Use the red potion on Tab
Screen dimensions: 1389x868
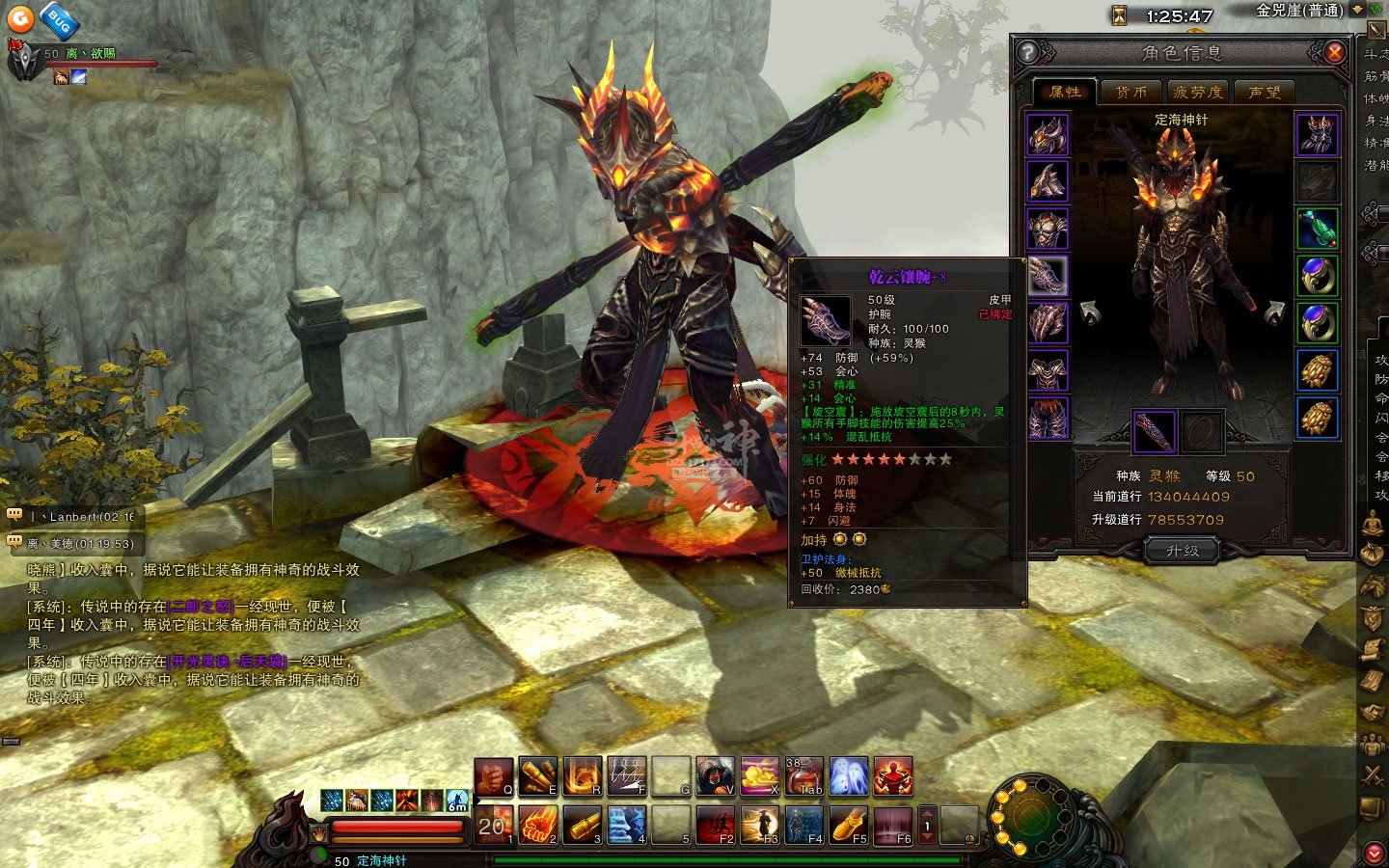pyautogui.click(x=803, y=776)
